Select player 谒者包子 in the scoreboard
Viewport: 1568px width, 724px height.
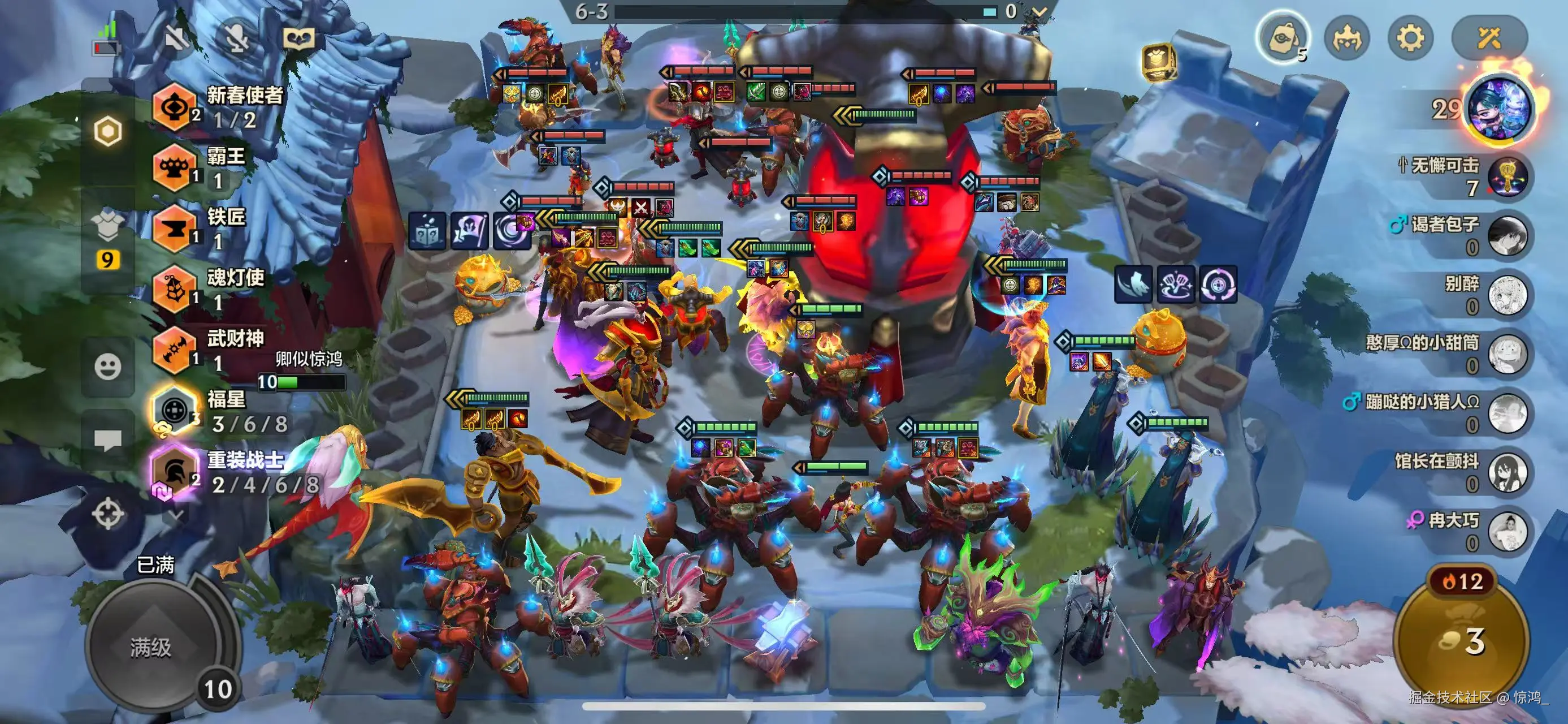coord(1506,236)
